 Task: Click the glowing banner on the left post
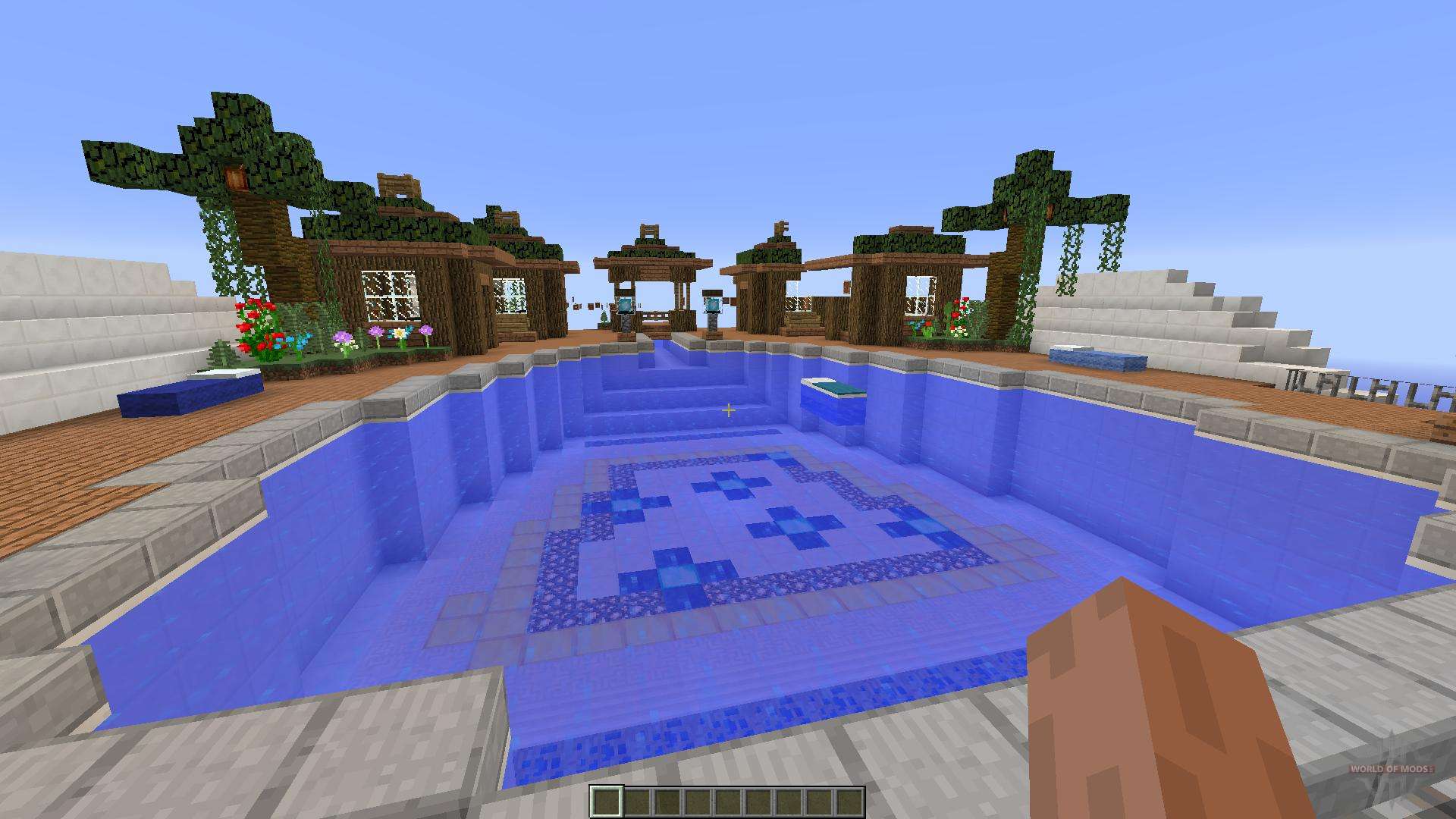click(x=625, y=305)
